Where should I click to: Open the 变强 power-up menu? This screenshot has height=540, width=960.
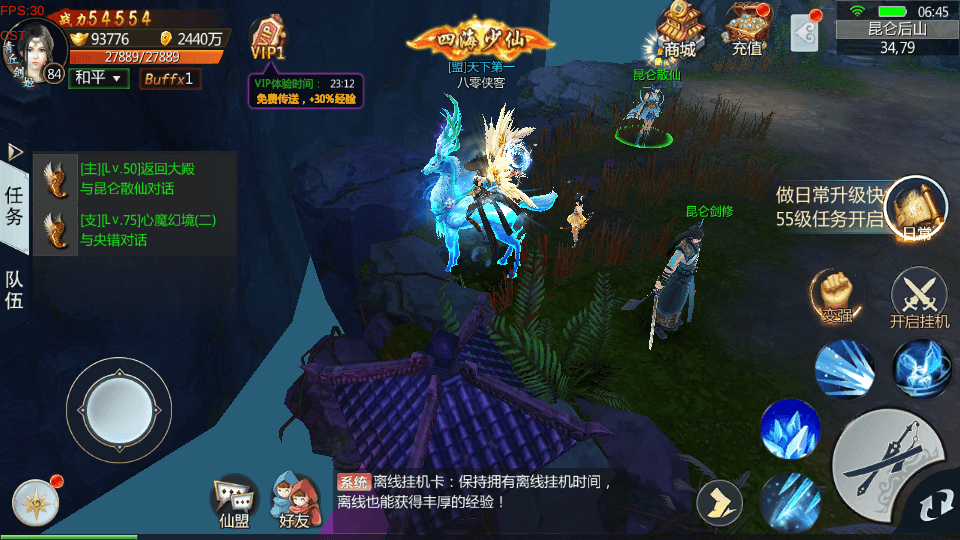point(836,296)
